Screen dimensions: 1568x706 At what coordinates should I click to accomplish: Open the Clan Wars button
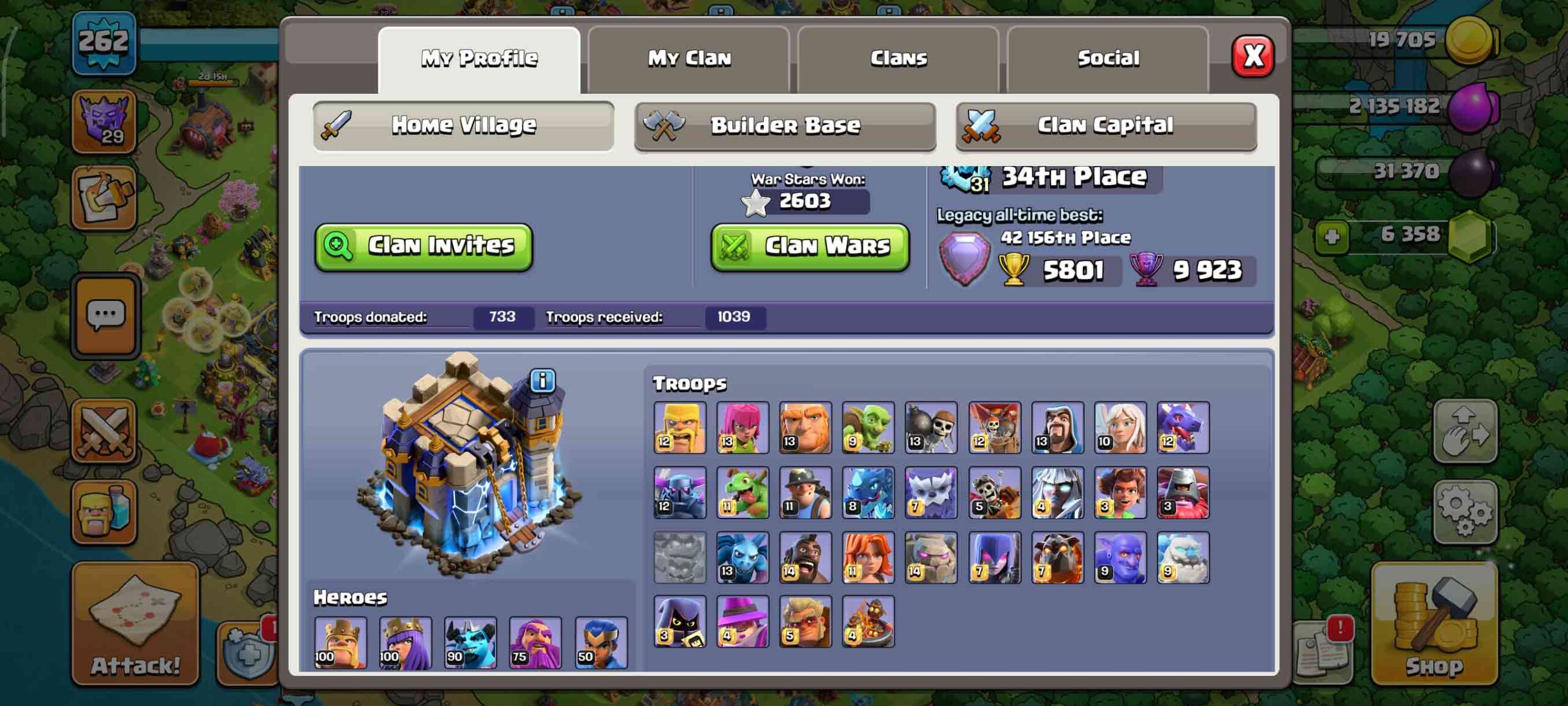coord(810,246)
